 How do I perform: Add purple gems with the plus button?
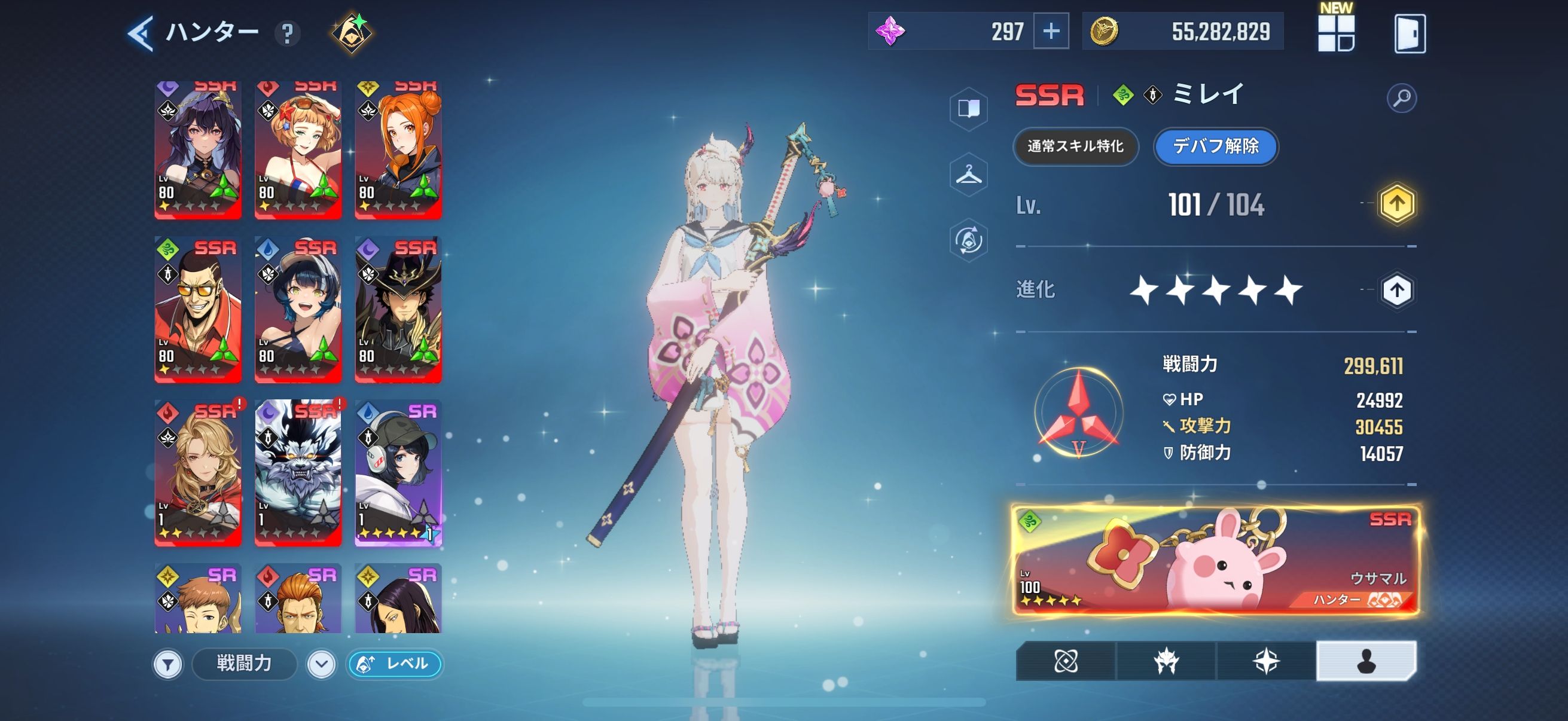[x=1051, y=32]
